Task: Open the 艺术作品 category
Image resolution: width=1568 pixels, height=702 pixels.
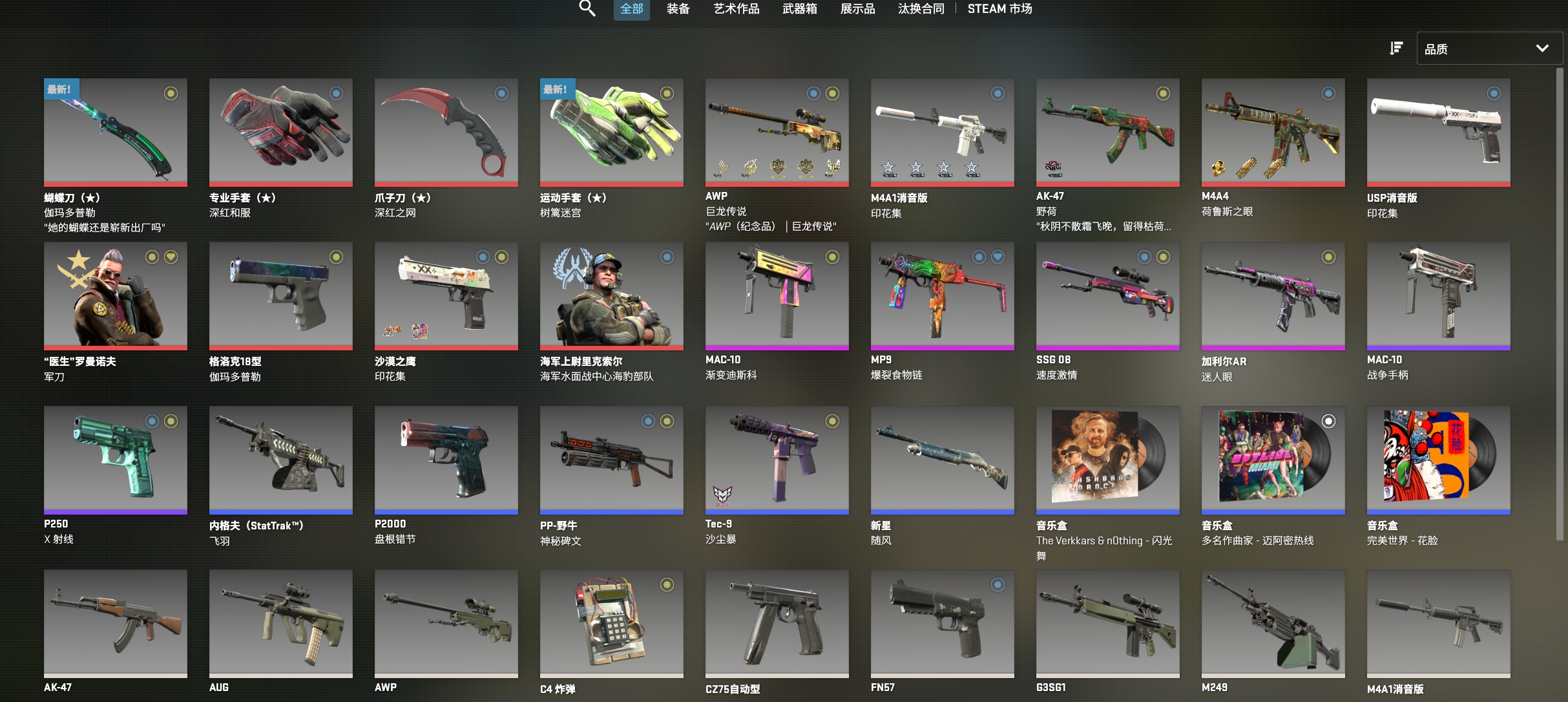Action: pyautogui.click(x=736, y=9)
